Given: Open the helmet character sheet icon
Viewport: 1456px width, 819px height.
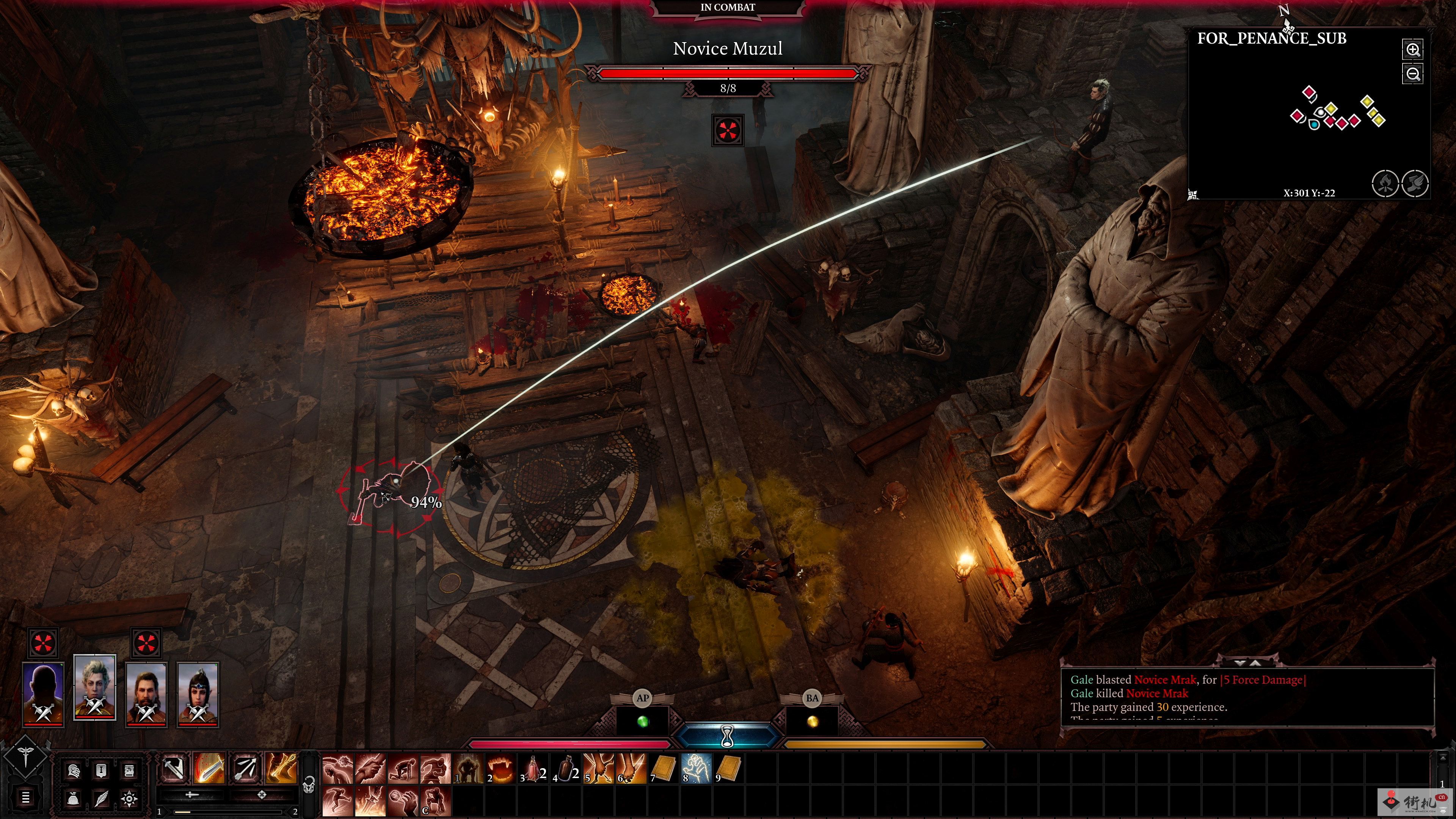Looking at the screenshot, I should click(74, 771).
